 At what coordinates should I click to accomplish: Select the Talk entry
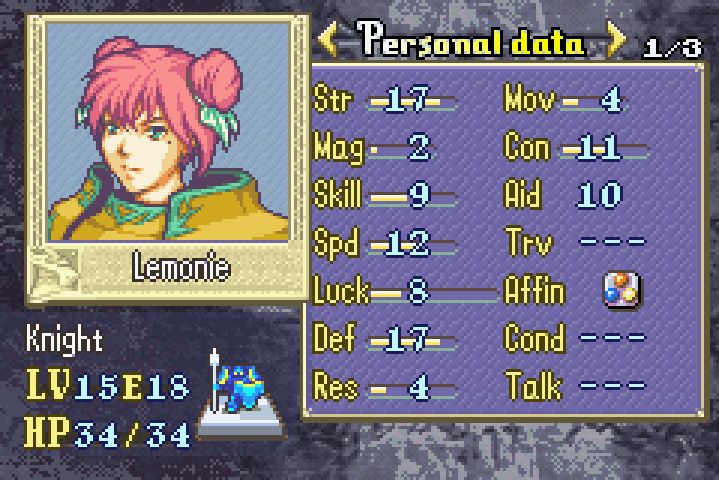tap(575, 385)
